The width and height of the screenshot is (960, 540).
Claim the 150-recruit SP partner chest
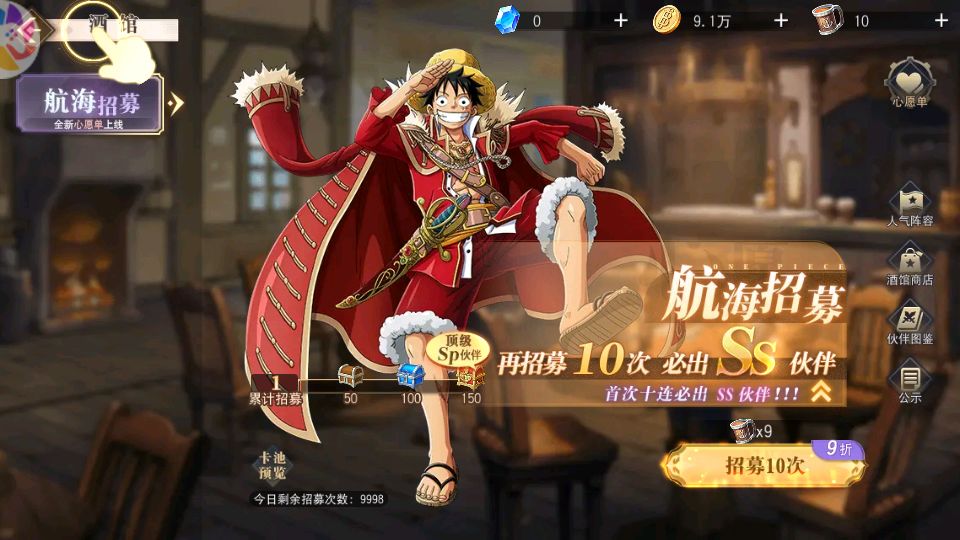point(468,376)
